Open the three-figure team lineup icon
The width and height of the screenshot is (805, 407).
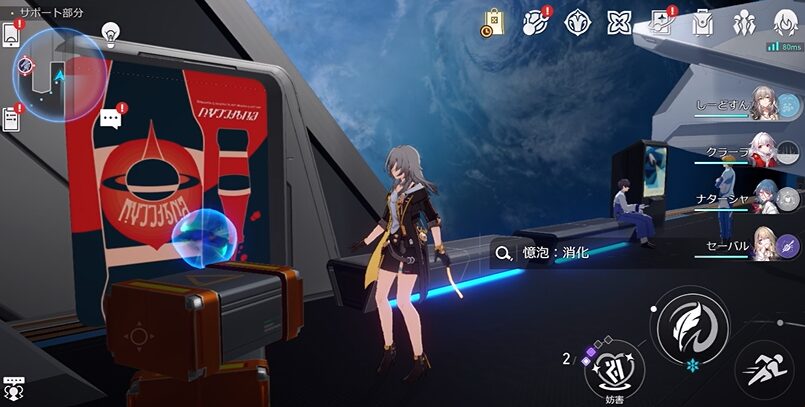743,22
